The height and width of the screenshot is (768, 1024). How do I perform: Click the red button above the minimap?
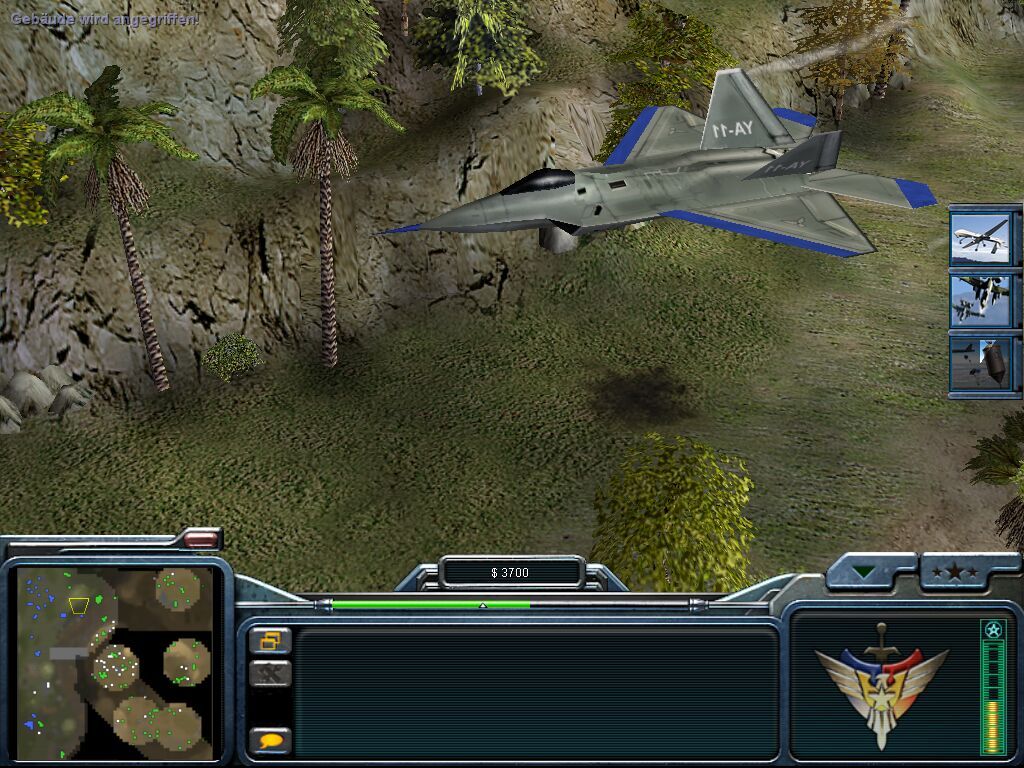point(201,539)
